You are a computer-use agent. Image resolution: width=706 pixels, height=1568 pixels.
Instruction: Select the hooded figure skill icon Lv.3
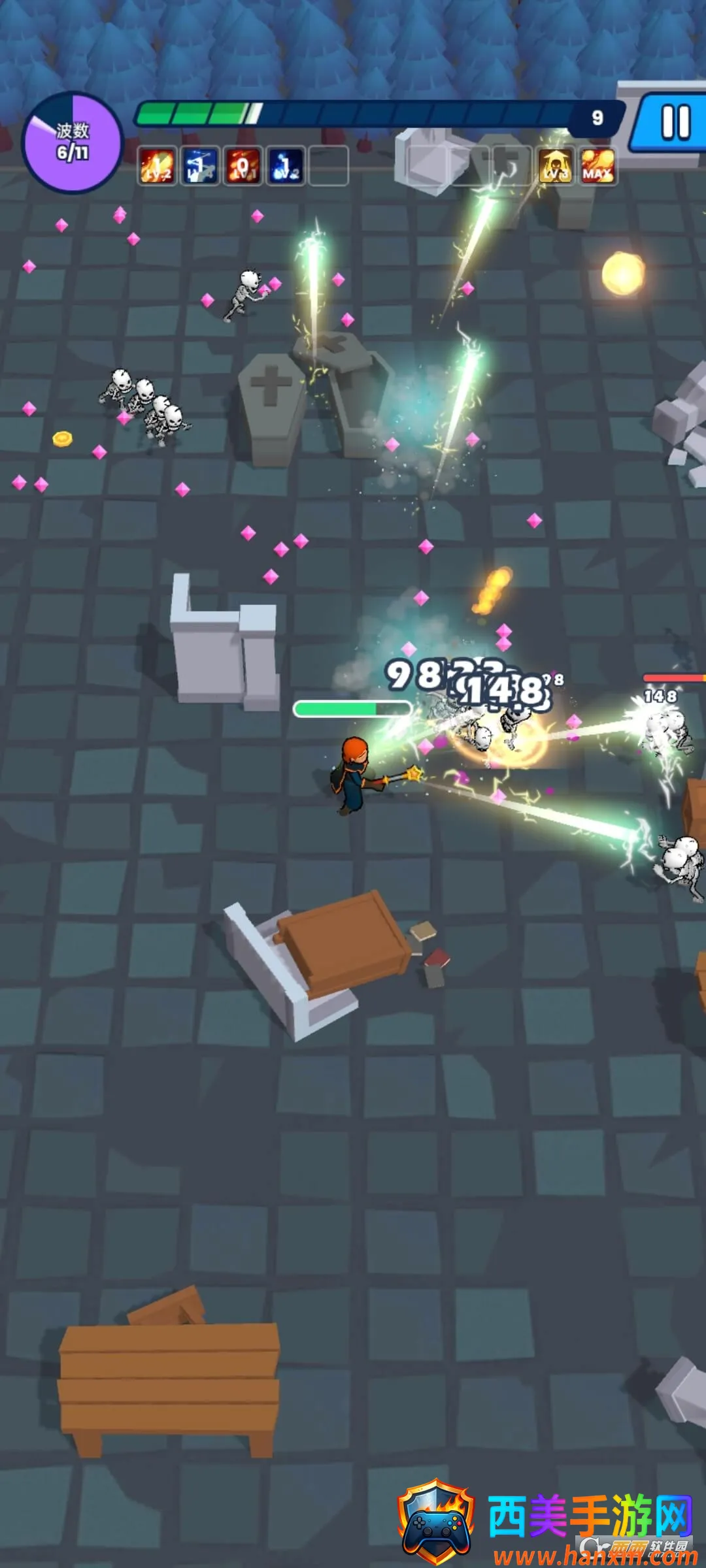click(555, 166)
